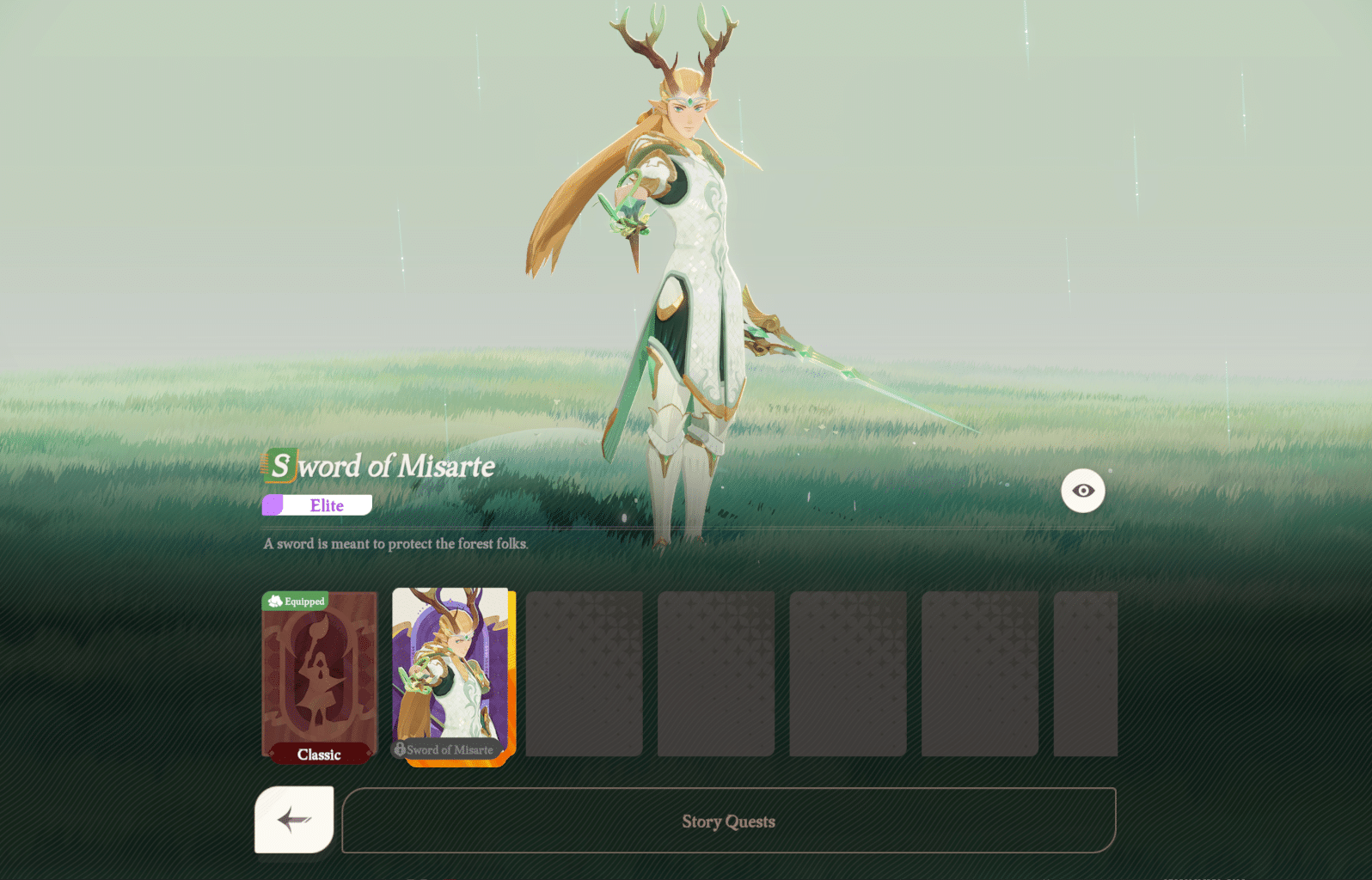1372x880 pixels.
Task: Click the back arrow button
Action: pyautogui.click(x=292, y=819)
